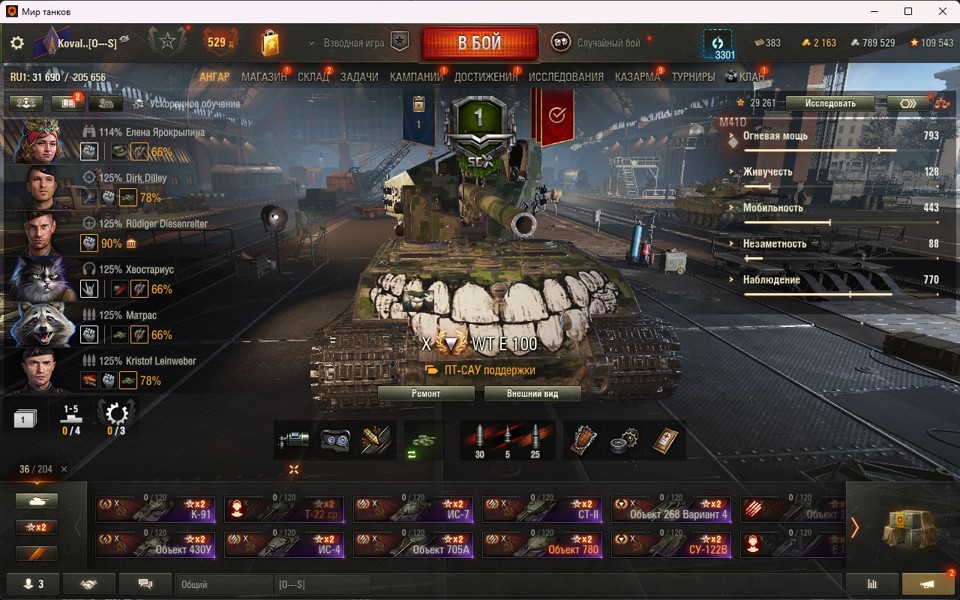Viewport: 960px width, 600px height.
Task: Start battle with the В БОЙ button
Action: (x=479, y=43)
